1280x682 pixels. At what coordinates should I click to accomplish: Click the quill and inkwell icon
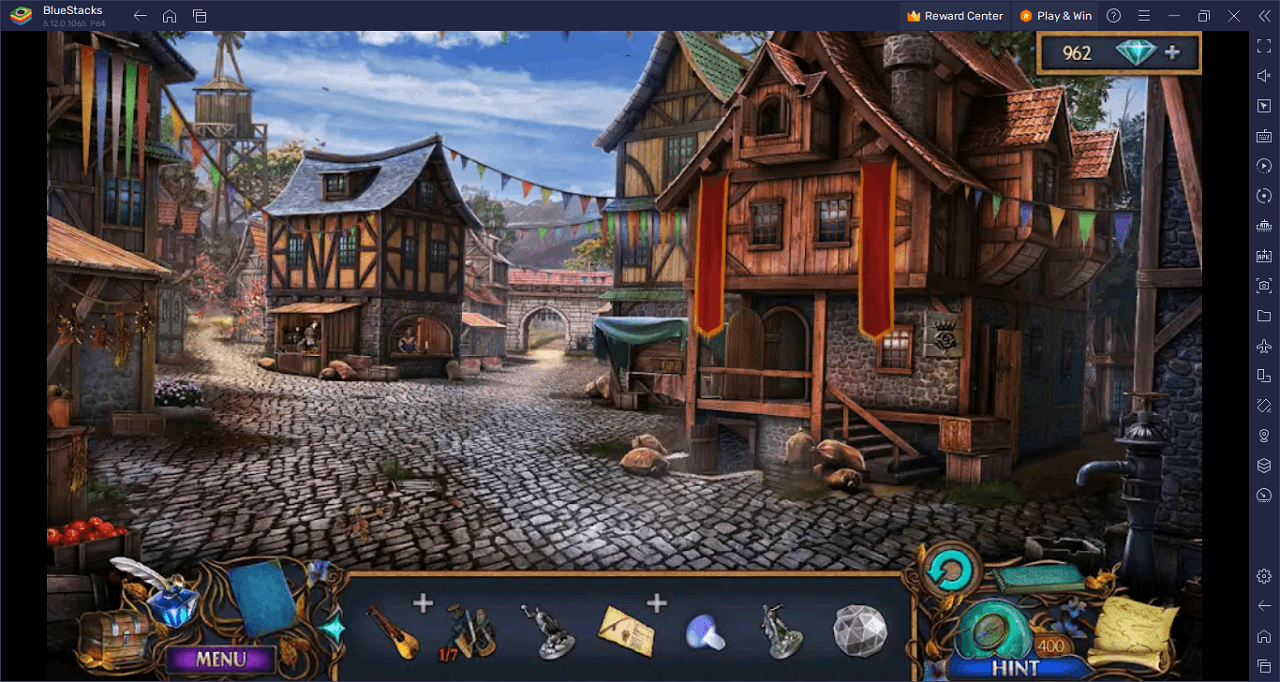[x=160, y=597]
